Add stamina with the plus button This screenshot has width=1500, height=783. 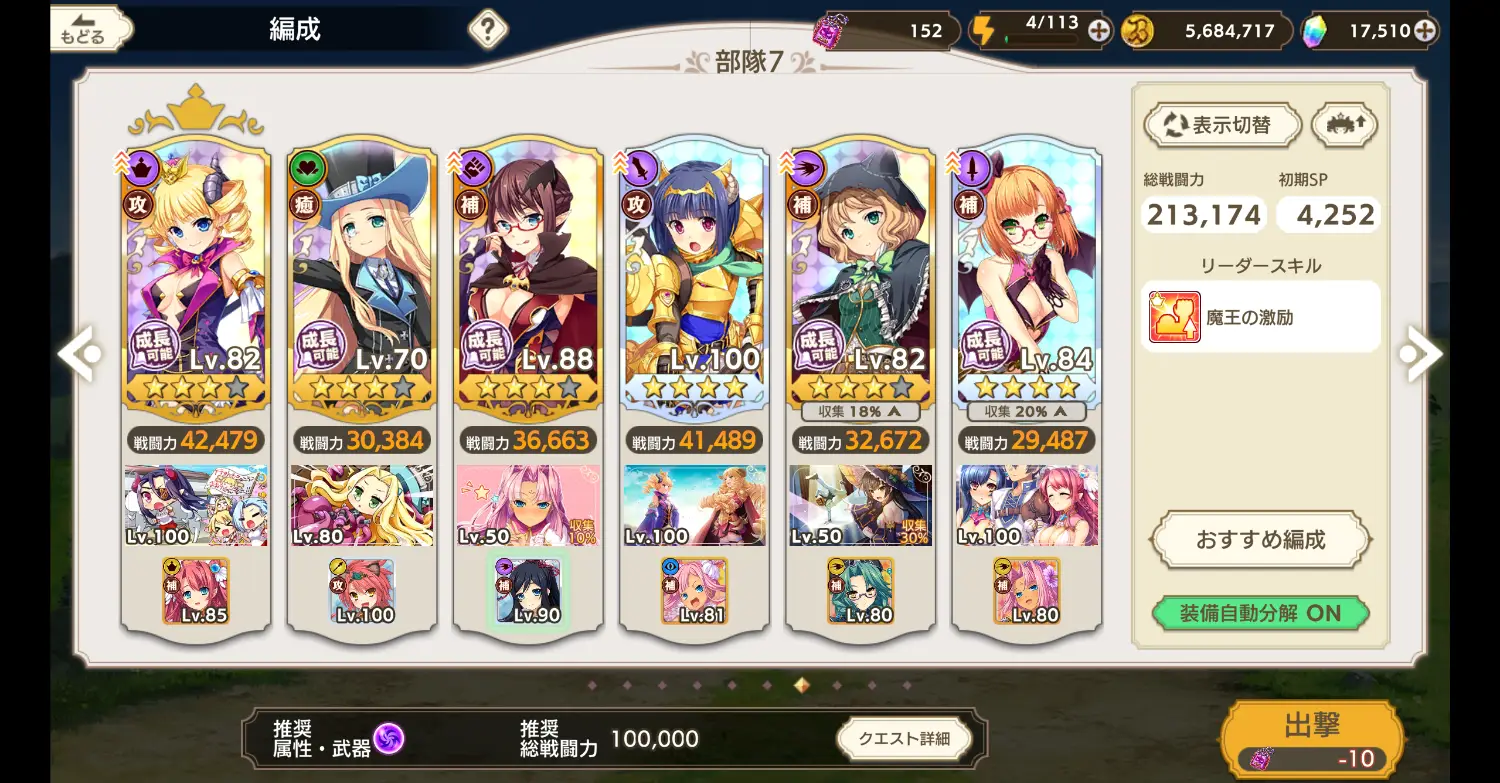click(x=1099, y=31)
